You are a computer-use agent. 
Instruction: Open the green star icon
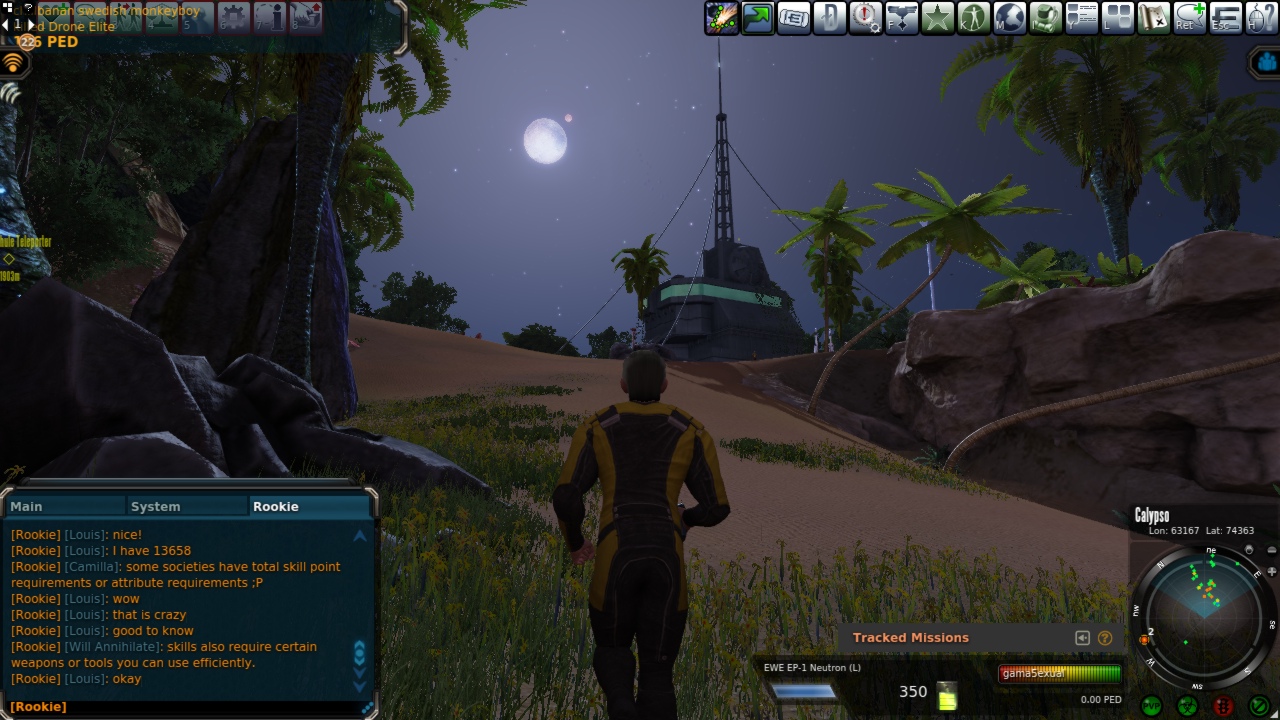point(937,18)
